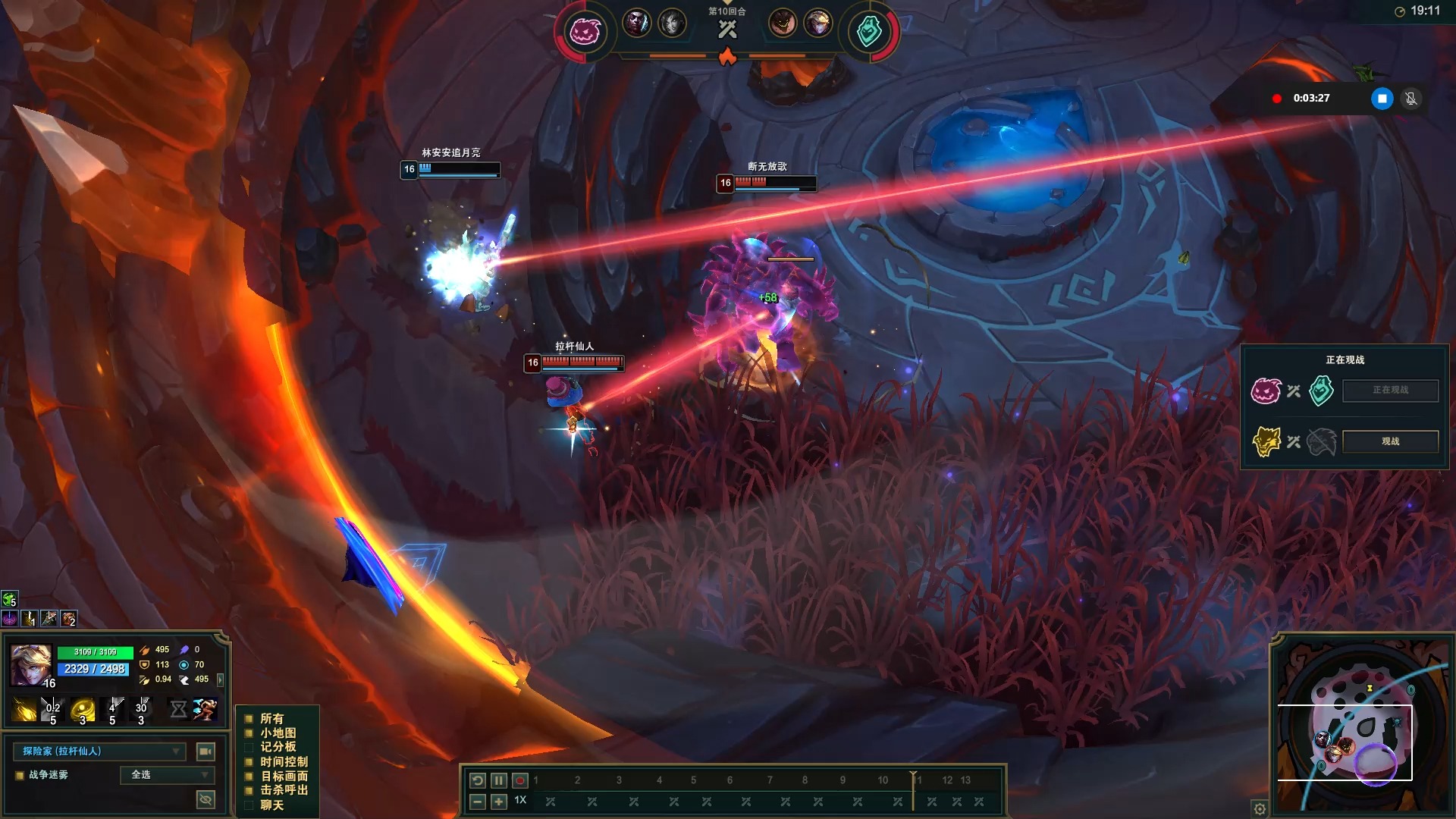Enable the 聊天 chat checkbox
1456x819 pixels.
[249, 805]
